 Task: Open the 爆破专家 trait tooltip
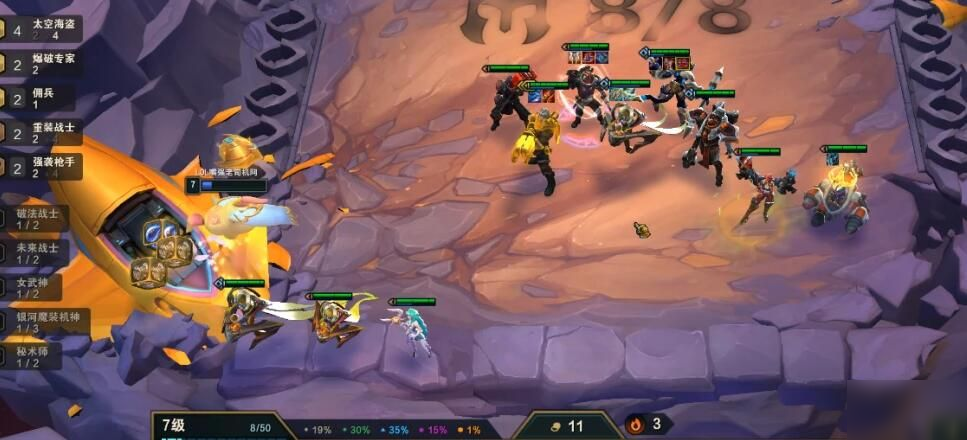pos(45,63)
